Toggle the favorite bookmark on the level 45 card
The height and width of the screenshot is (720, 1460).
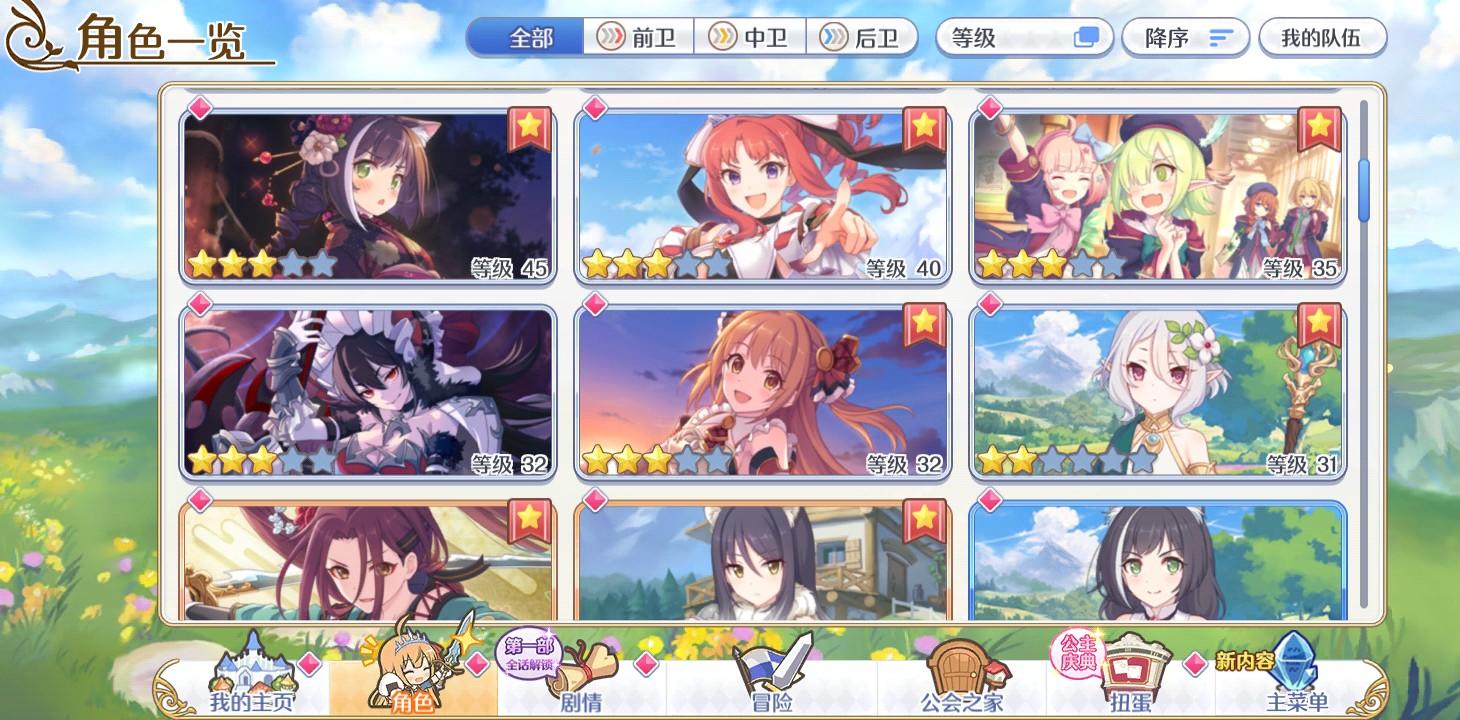tap(530, 128)
